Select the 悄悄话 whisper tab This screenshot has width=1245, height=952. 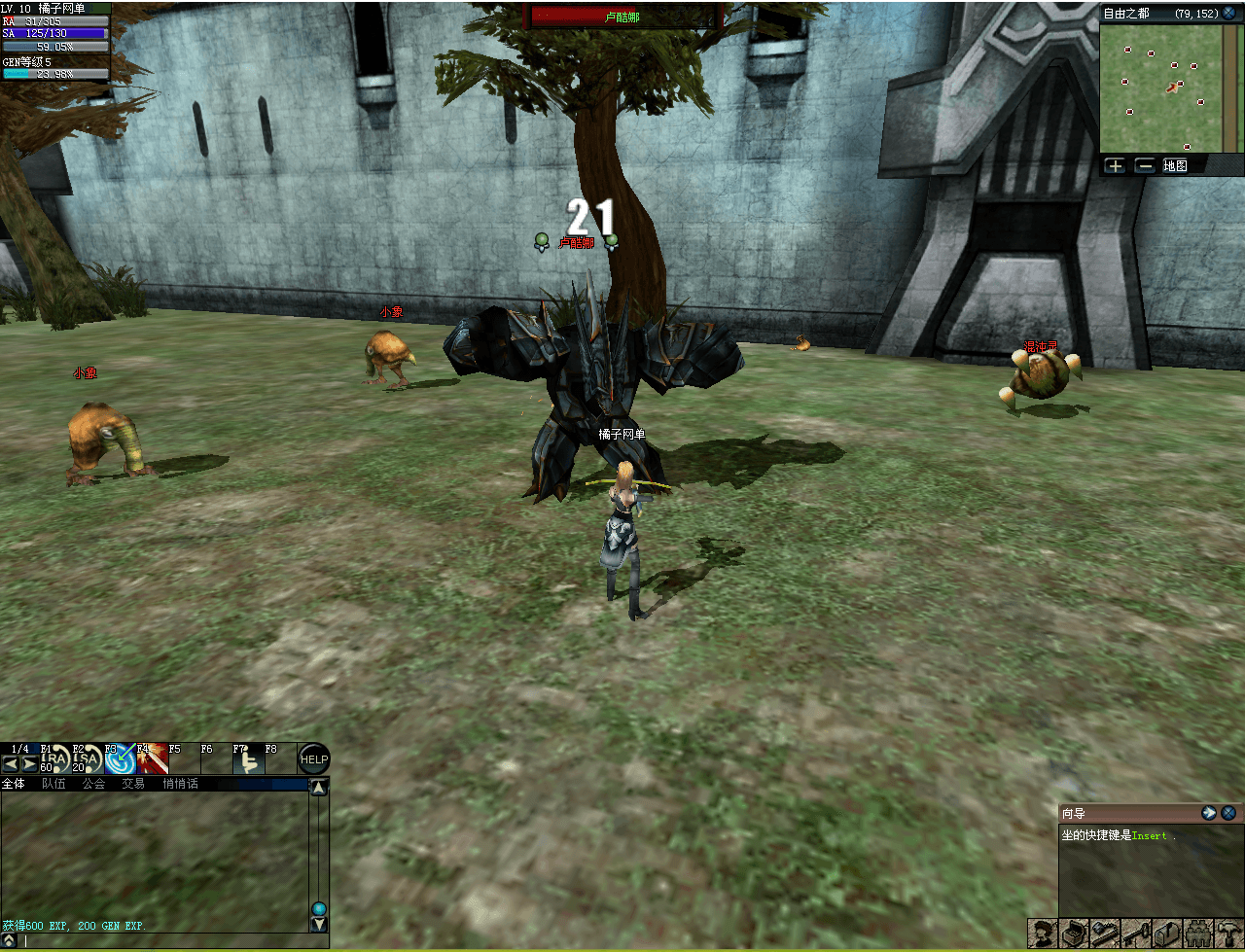click(x=180, y=784)
